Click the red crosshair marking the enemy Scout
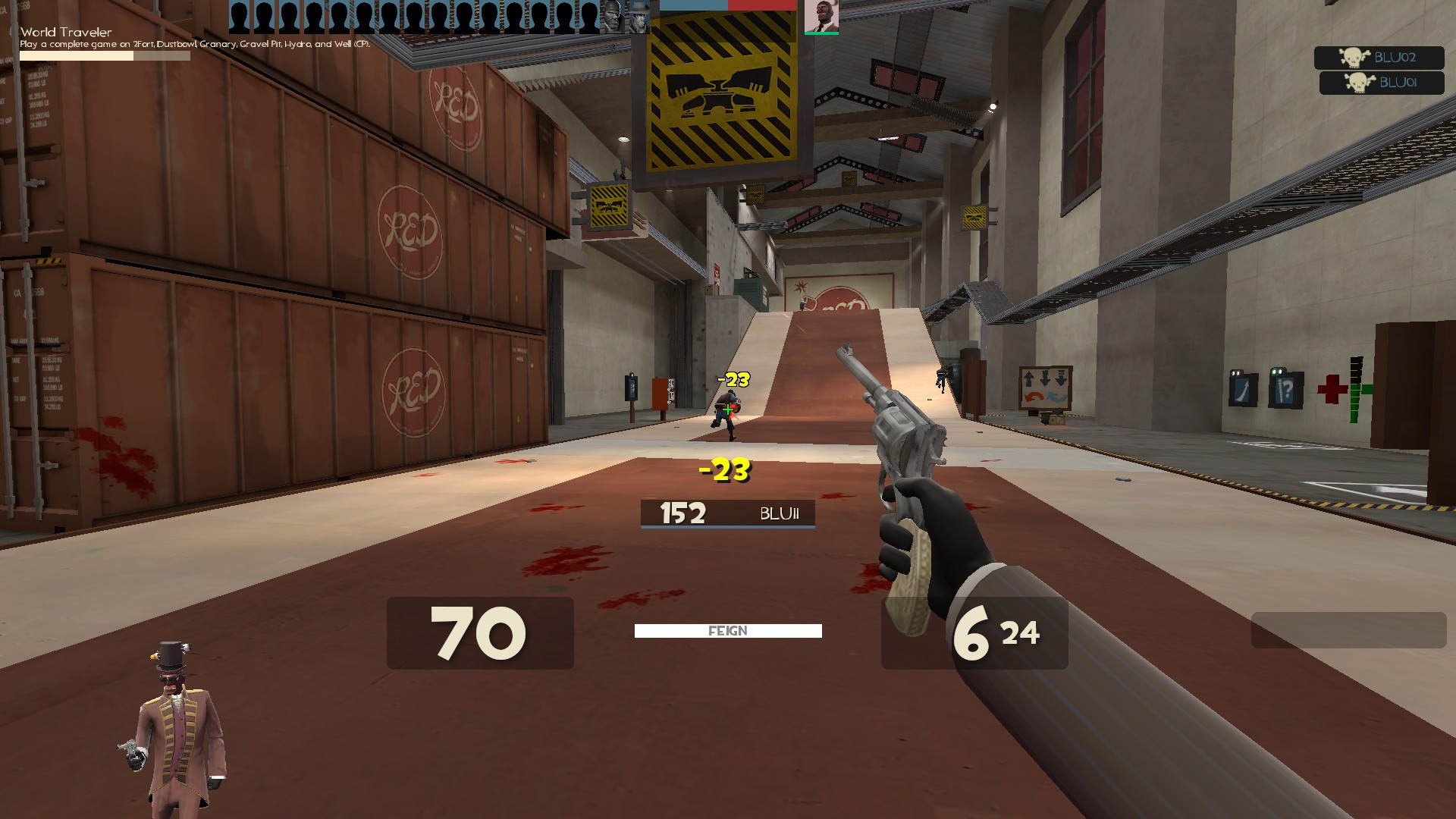Viewport: 1456px width, 819px height. (x=726, y=409)
